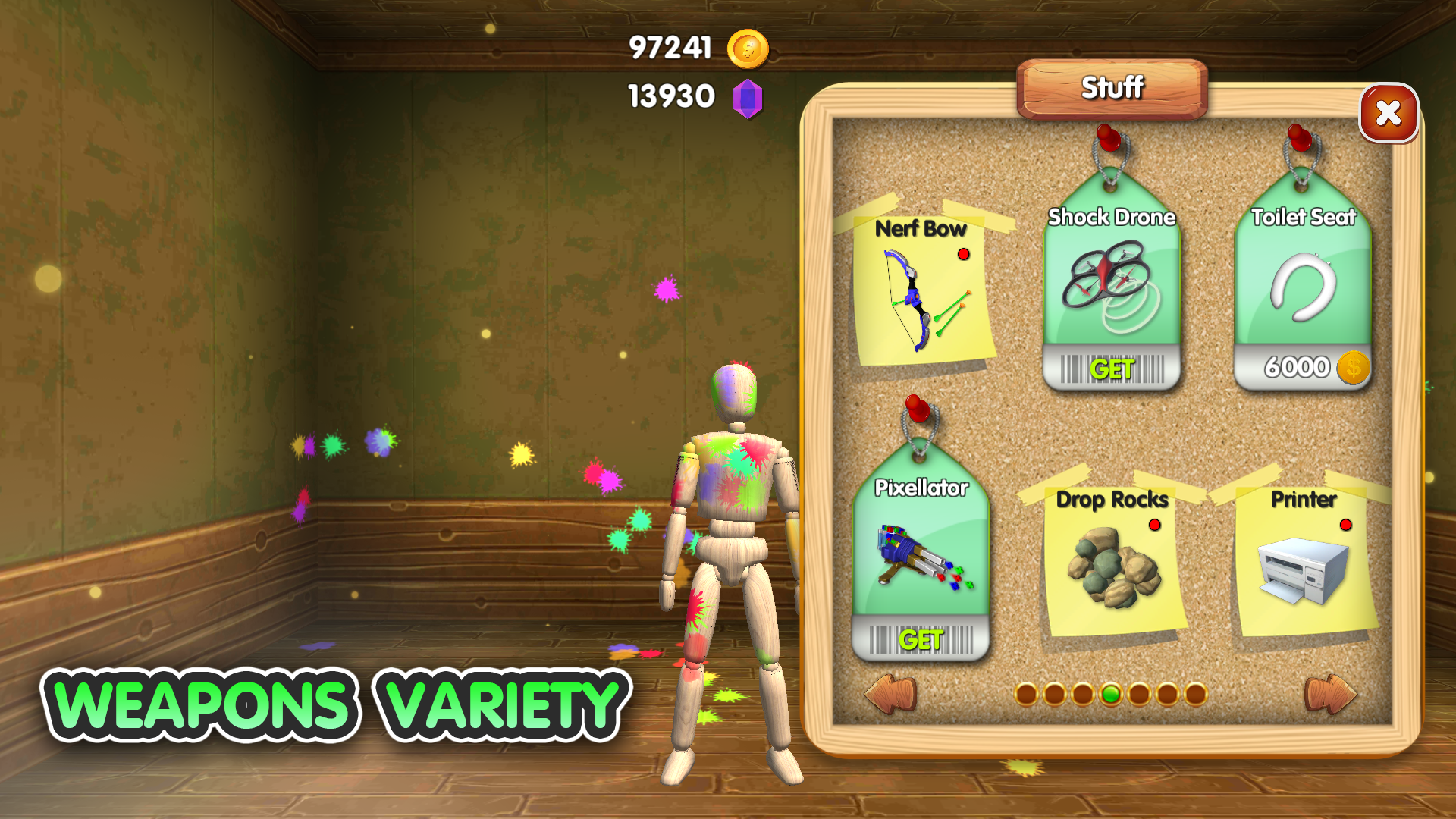Click the purple gem currency icon
Screen dimensions: 1456x819
(x=748, y=97)
